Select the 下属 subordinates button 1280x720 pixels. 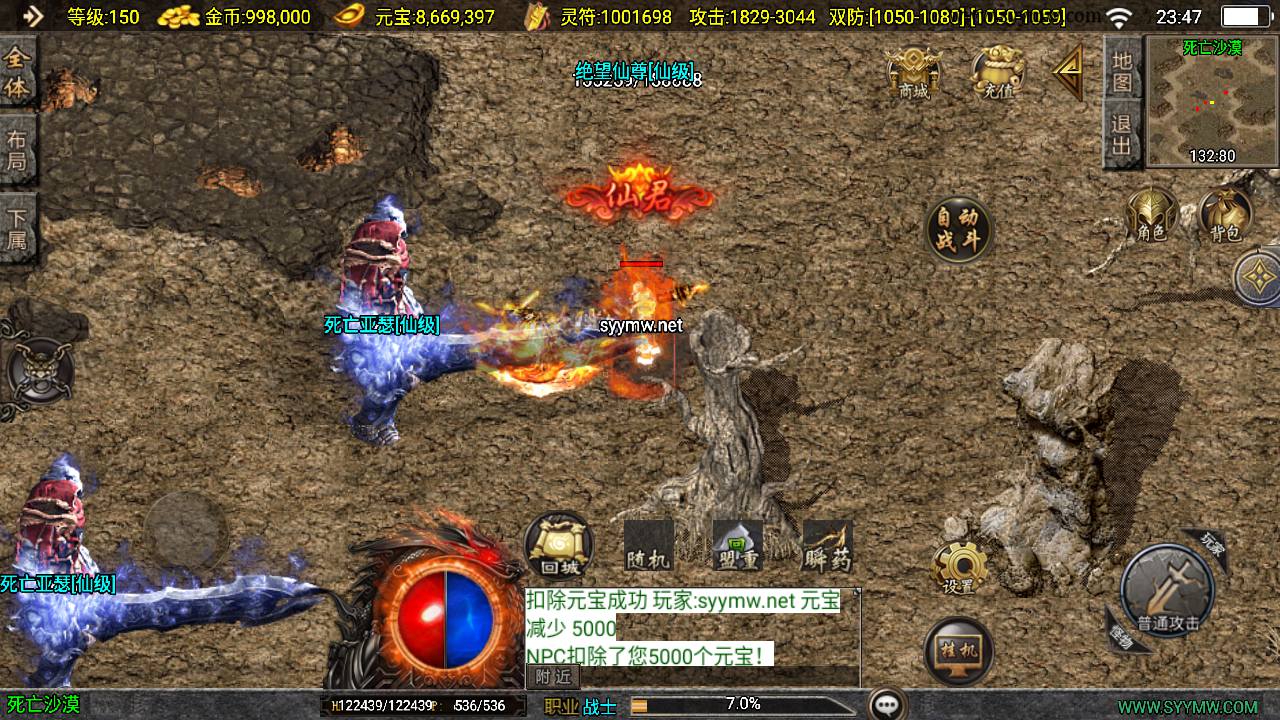click(17, 228)
